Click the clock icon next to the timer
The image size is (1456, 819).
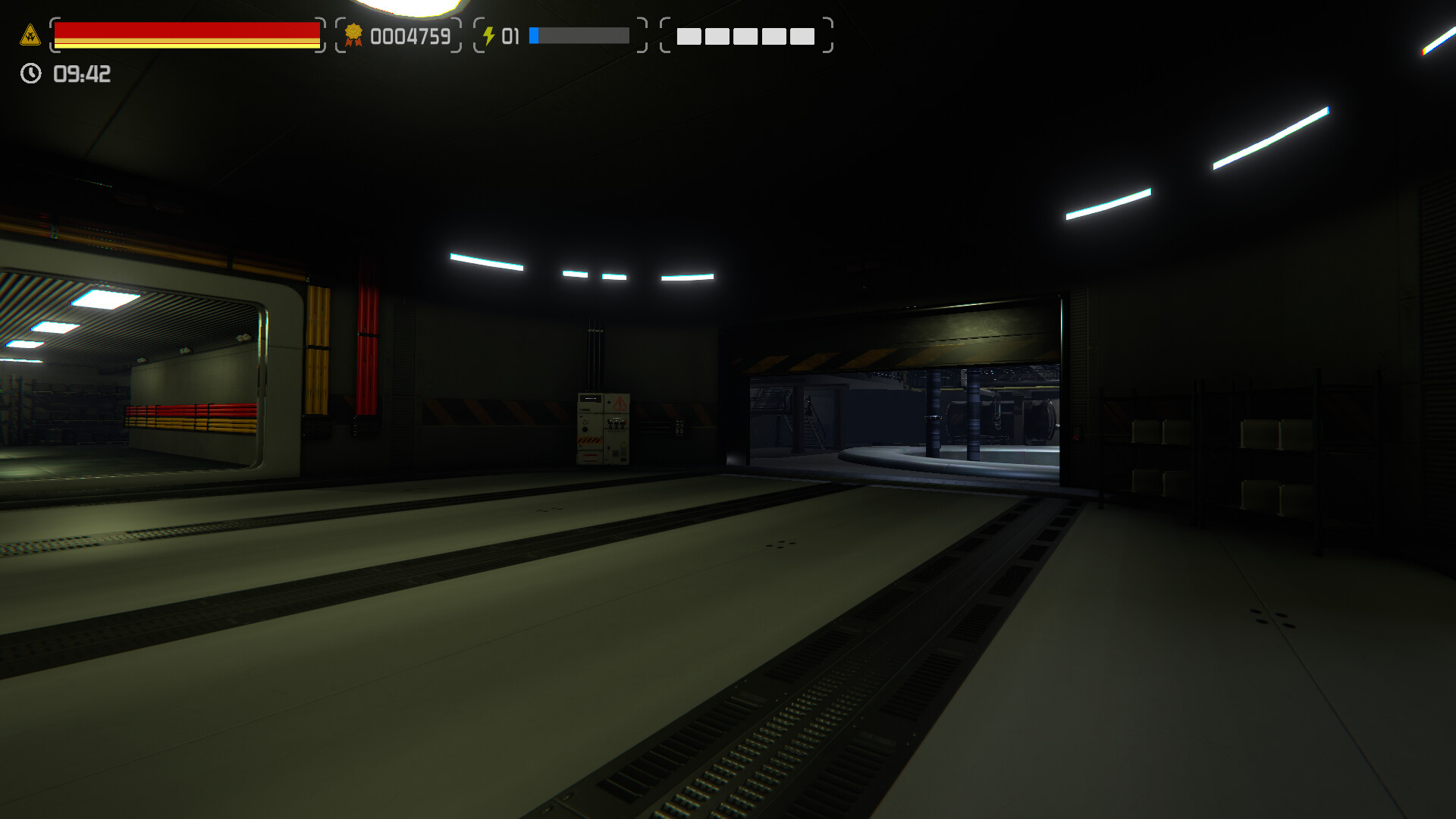tap(30, 74)
